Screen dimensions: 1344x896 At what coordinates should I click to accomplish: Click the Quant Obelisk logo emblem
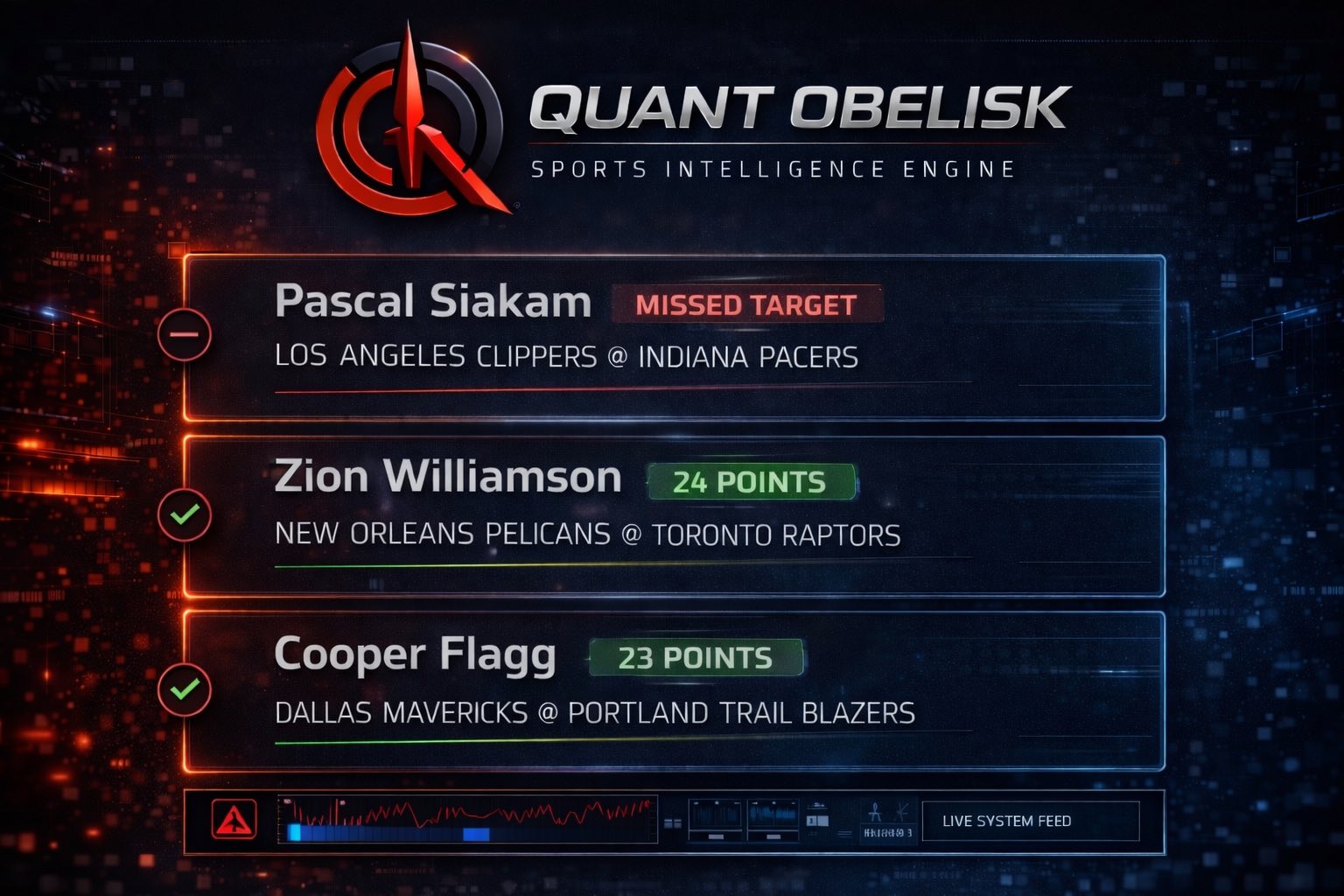point(409,122)
